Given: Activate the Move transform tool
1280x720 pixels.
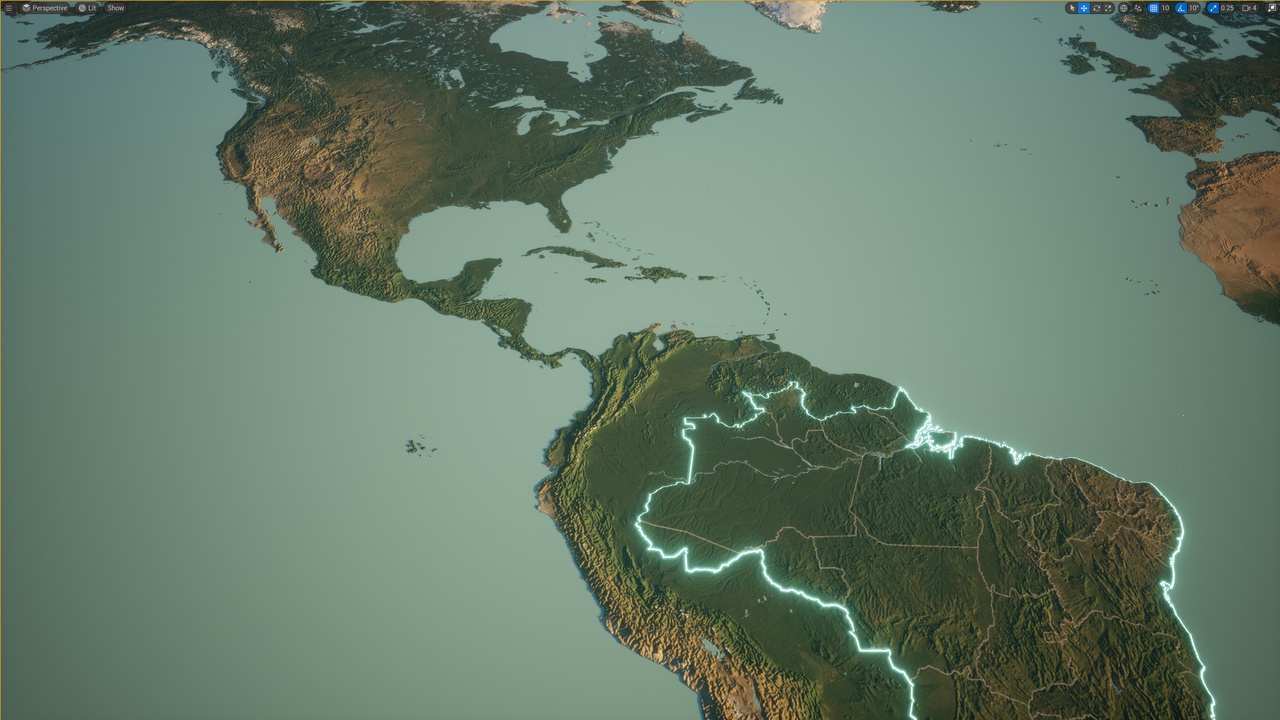Looking at the screenshot, I should [x=1084, y=7].
